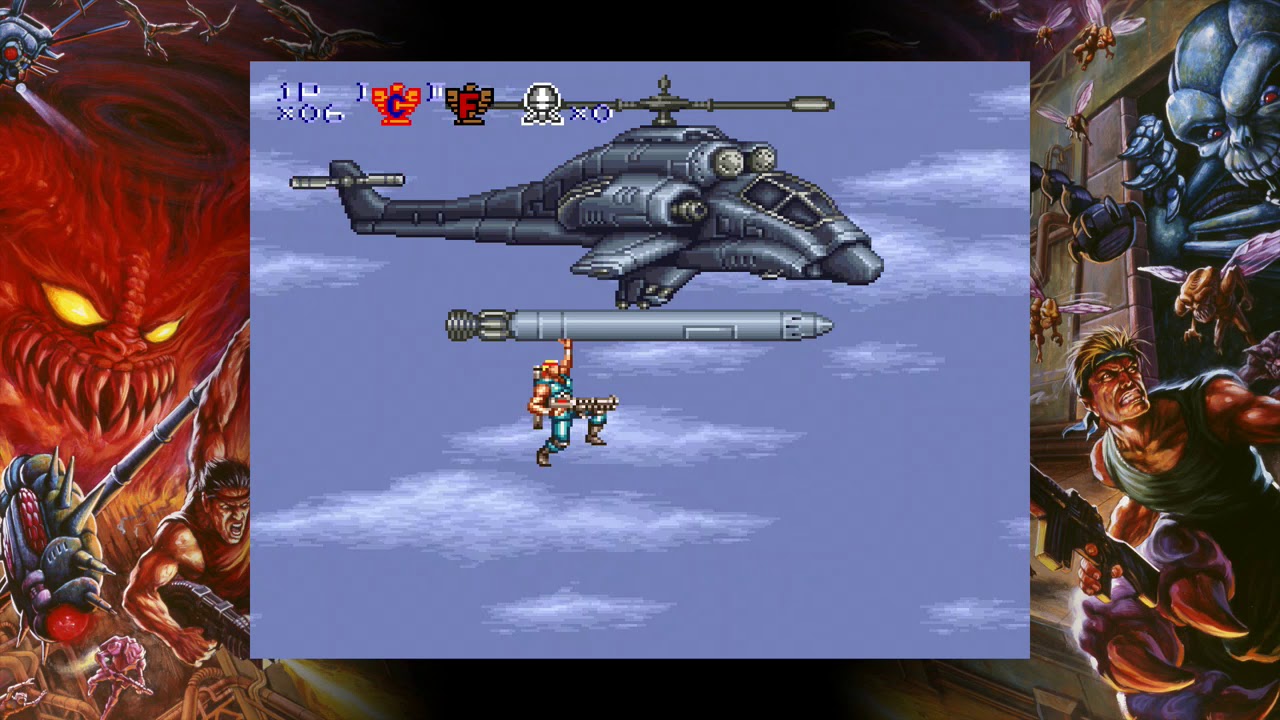Click the smart bomb icon
1280x720 pixels.
tap(542, 104)
